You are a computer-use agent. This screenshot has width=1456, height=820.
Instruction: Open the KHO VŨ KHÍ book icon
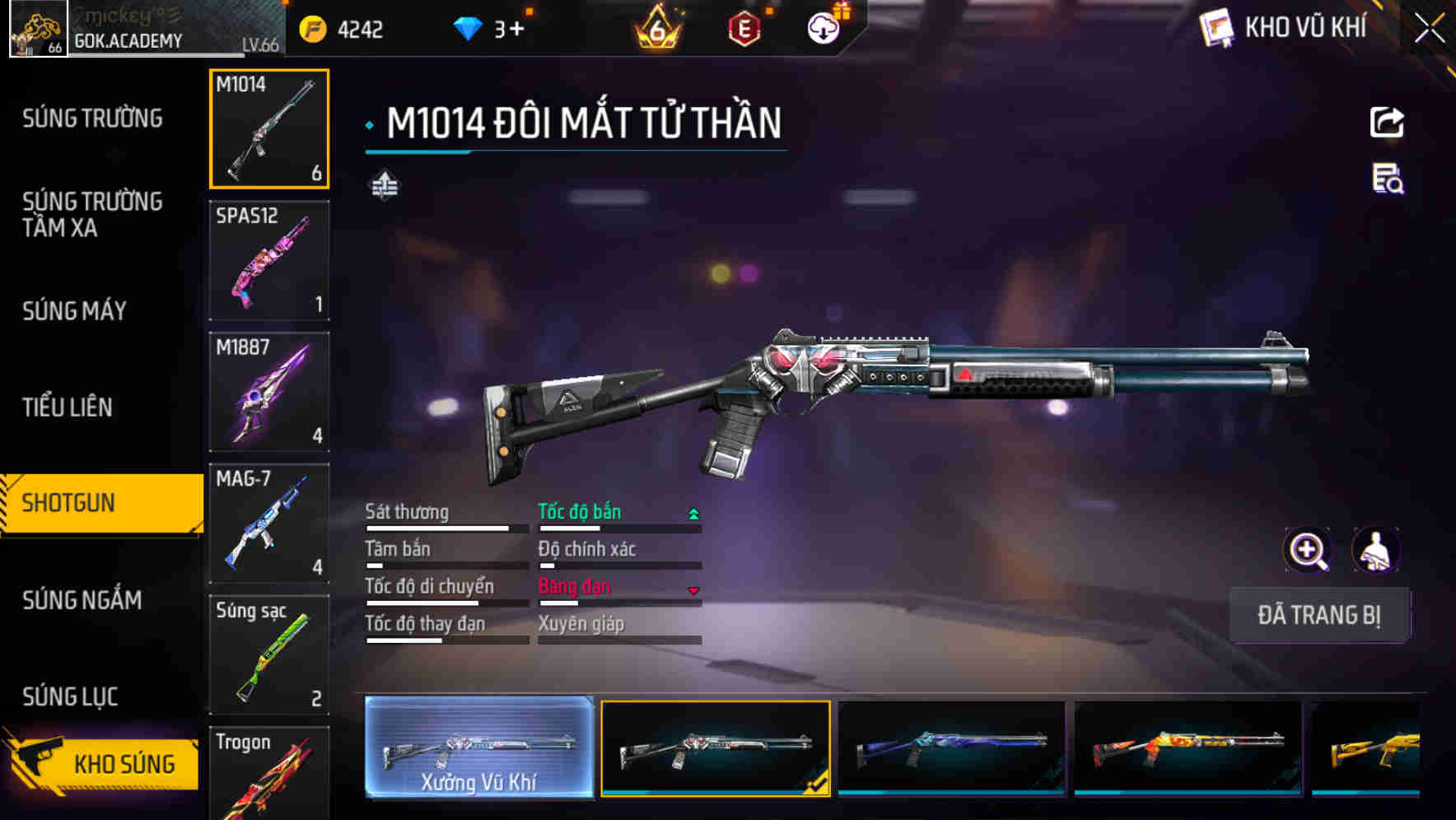1216,28
